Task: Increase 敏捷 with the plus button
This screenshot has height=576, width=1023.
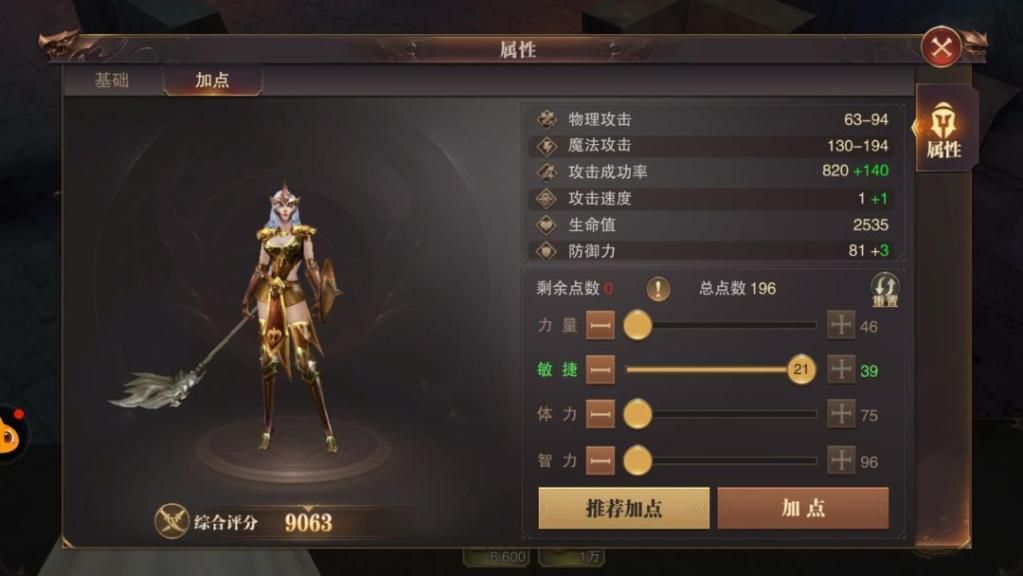Action: [x=841, y=370]
